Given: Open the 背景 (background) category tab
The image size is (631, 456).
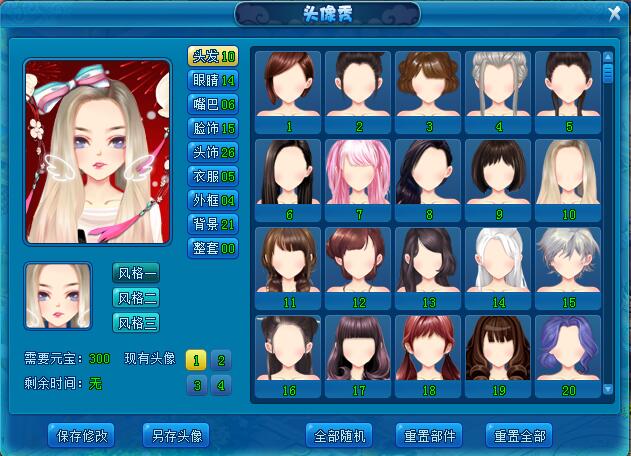Looking at the screenshot, I should (213, 224).
